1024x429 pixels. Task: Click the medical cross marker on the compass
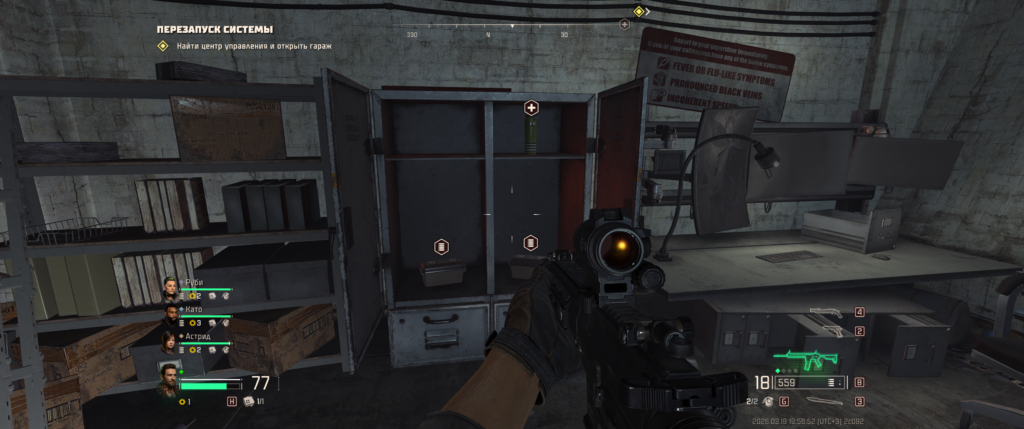(x=625, y=24)
